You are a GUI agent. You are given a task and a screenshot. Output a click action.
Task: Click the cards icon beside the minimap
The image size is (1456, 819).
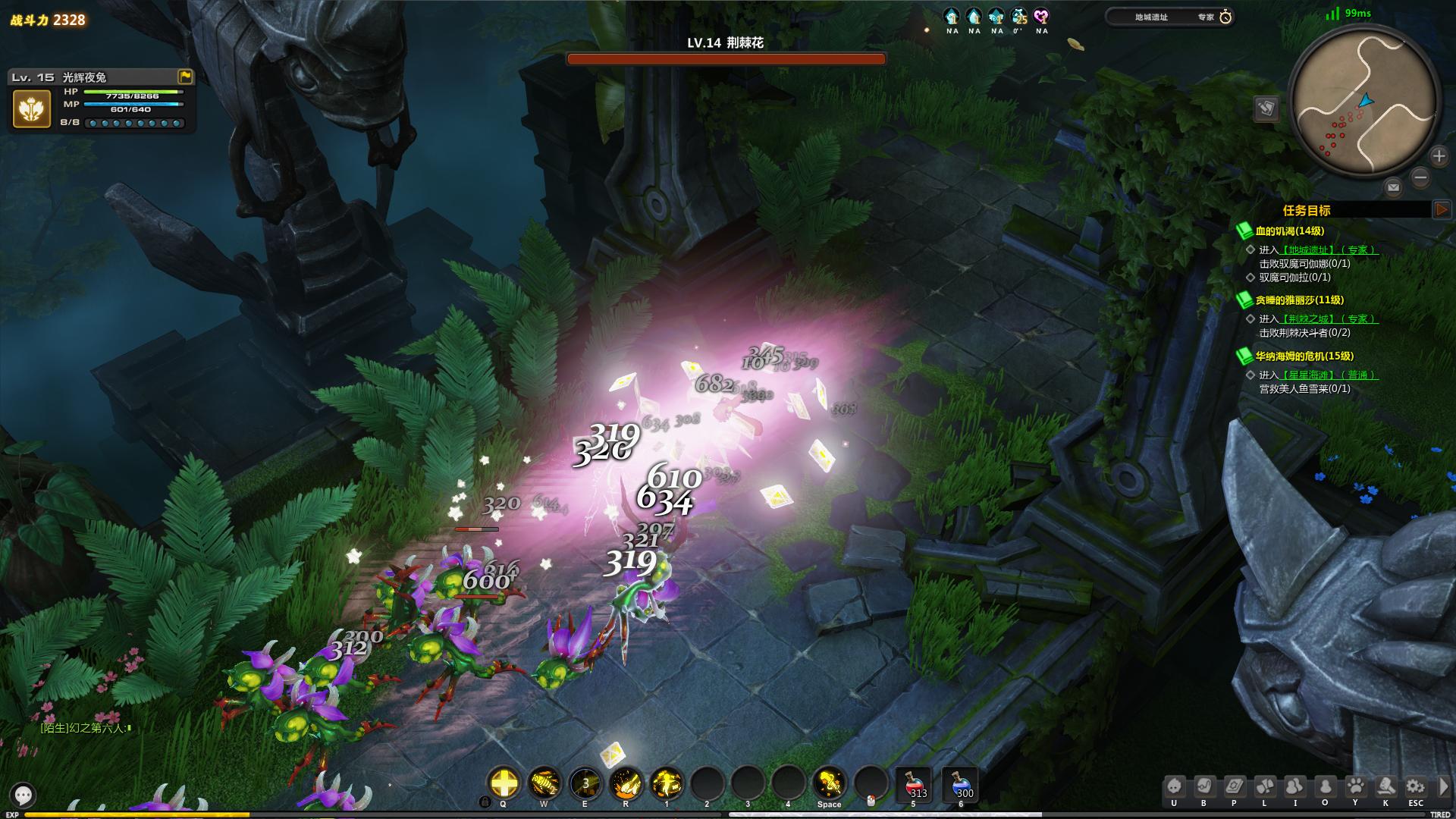click(1266, 108)
